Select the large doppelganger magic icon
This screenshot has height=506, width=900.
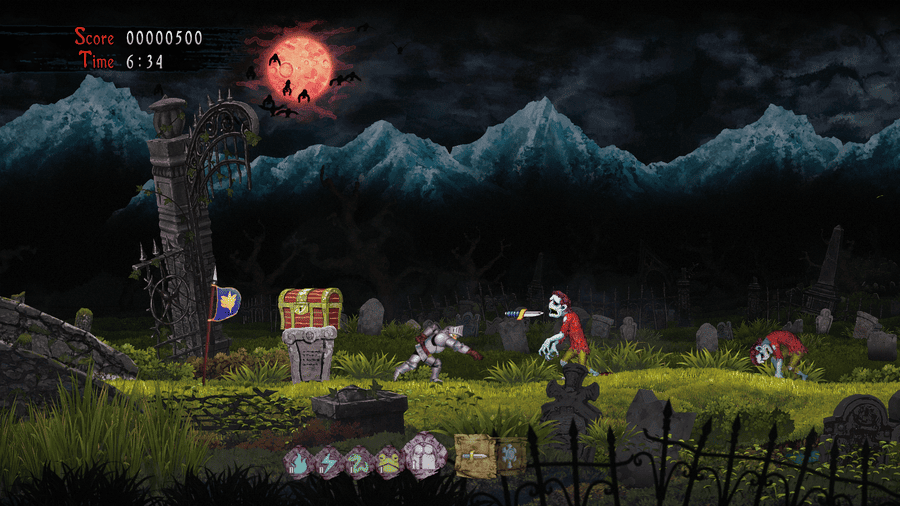(425, 455)
